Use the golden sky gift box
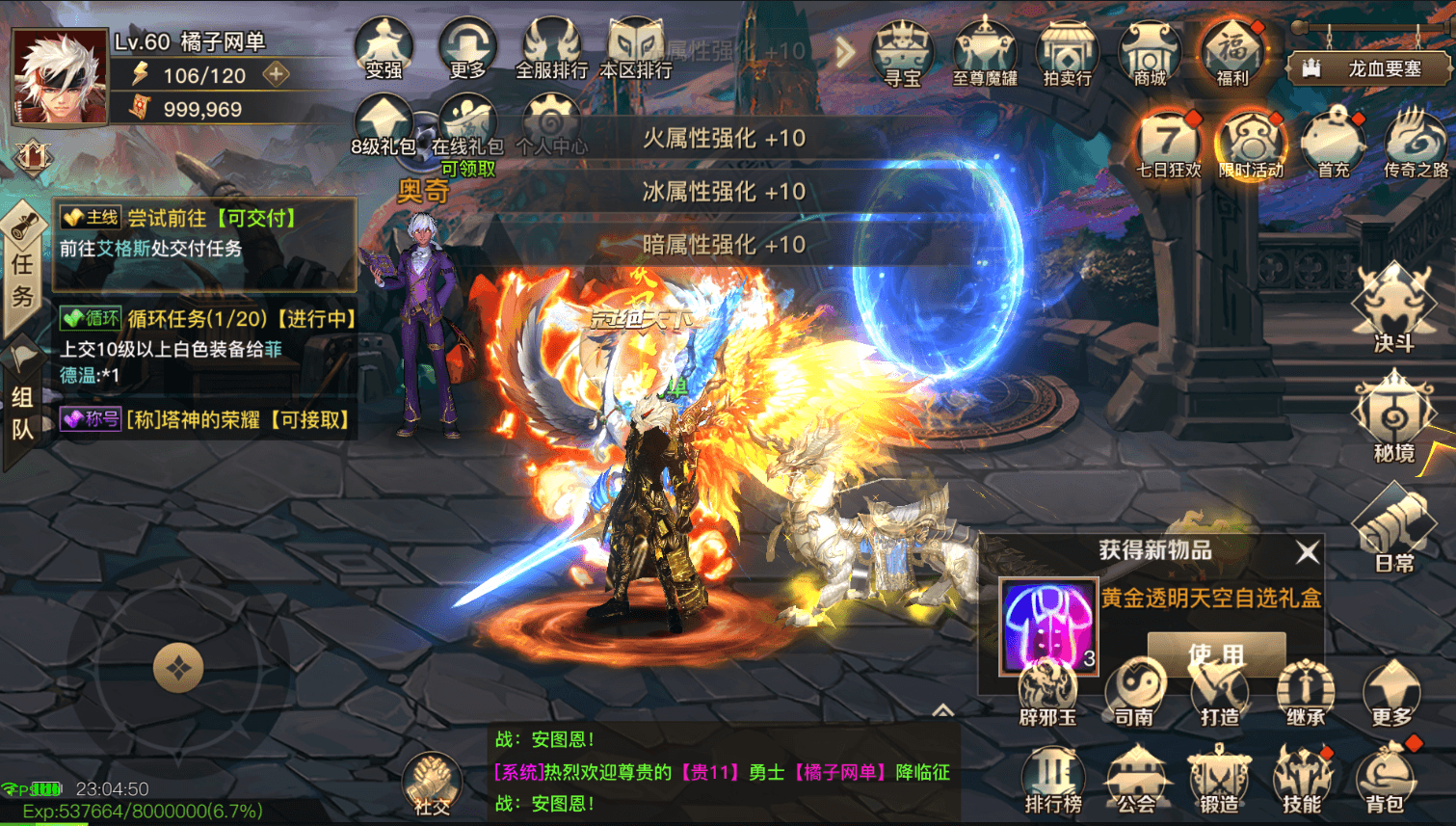Viewport: 1456px width, 826px height. point(1215,653)
